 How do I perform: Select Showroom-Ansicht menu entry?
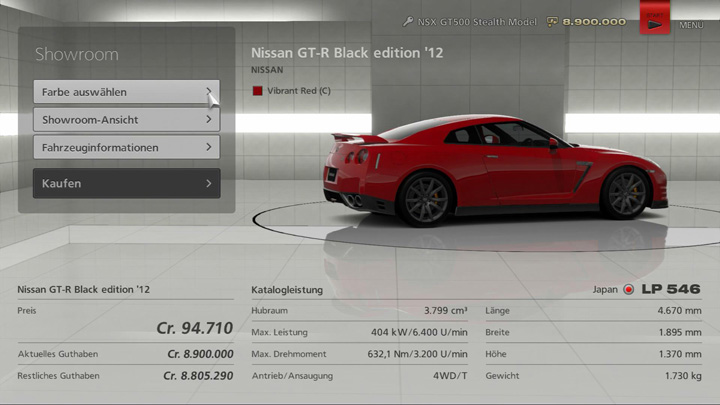pyautogui.click(x=126, y=120)
